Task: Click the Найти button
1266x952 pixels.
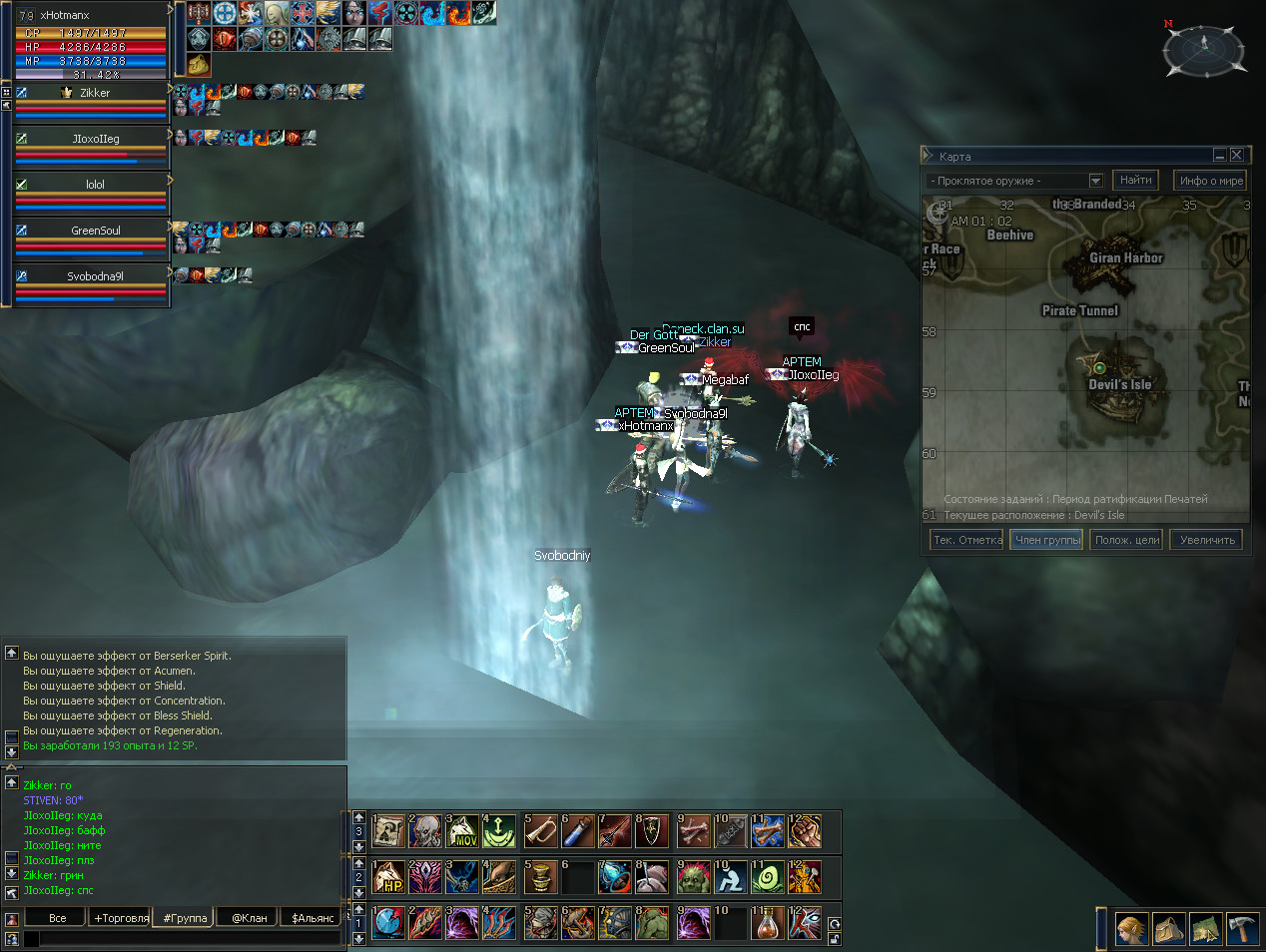Action: [x=1135, y=181]
